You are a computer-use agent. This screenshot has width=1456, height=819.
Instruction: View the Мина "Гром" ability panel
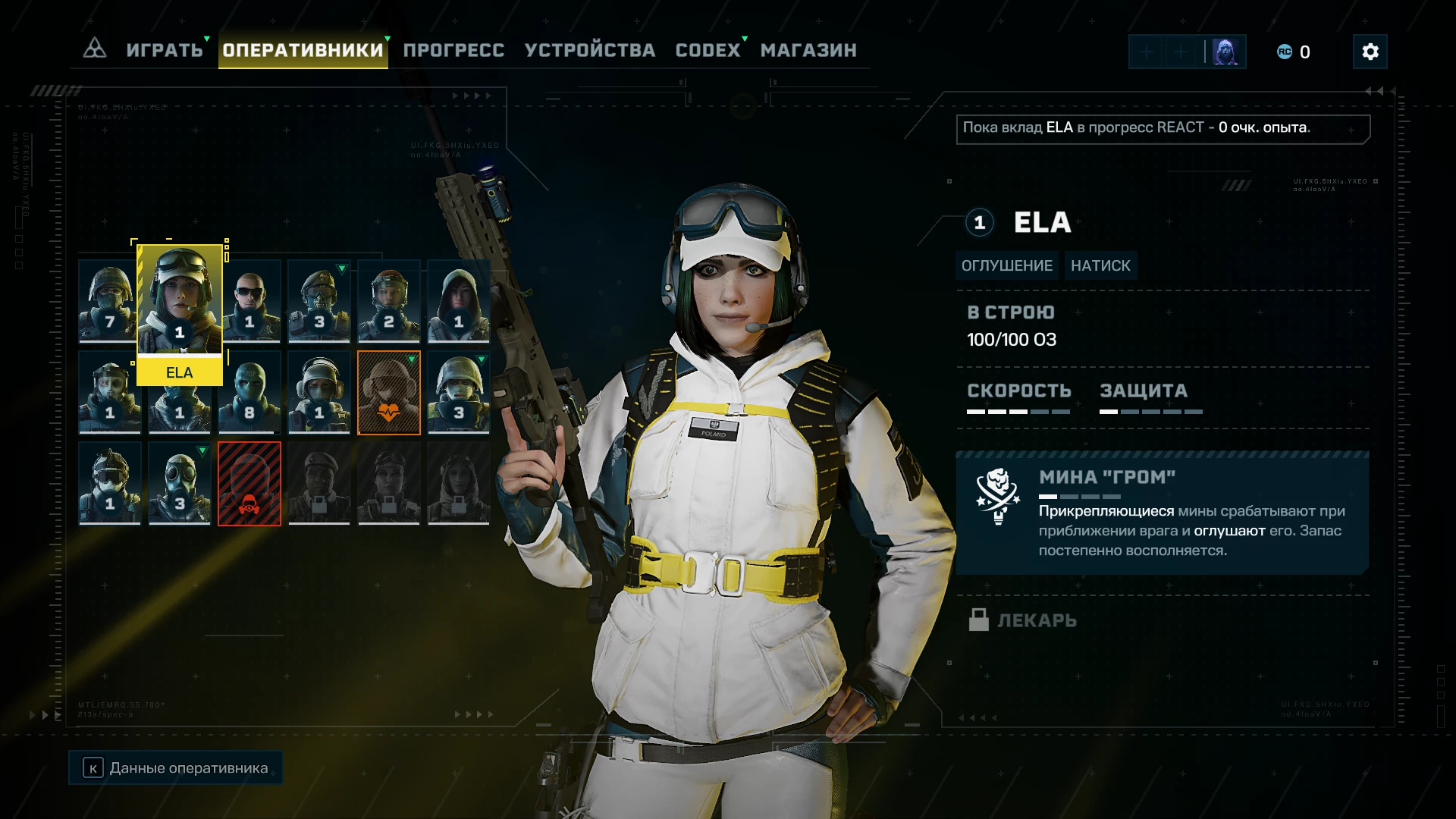tap(1162, 513)
